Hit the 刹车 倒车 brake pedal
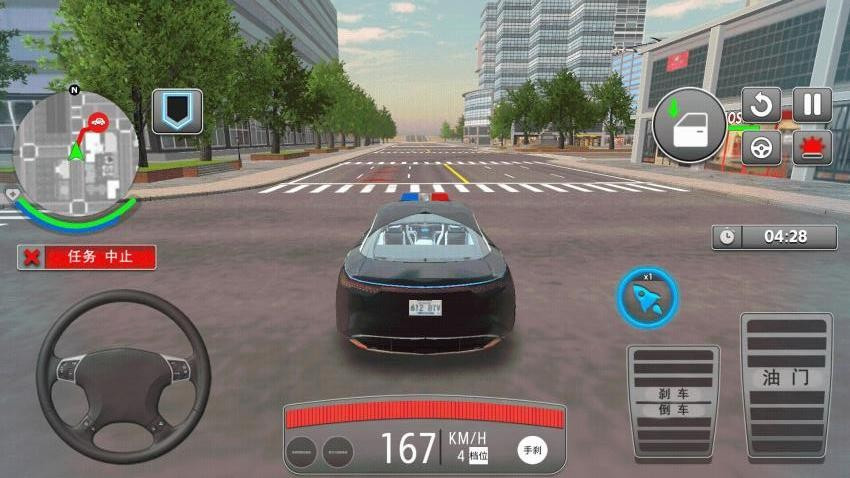This screenshot has width=850, height=478. tap(673, 401)
